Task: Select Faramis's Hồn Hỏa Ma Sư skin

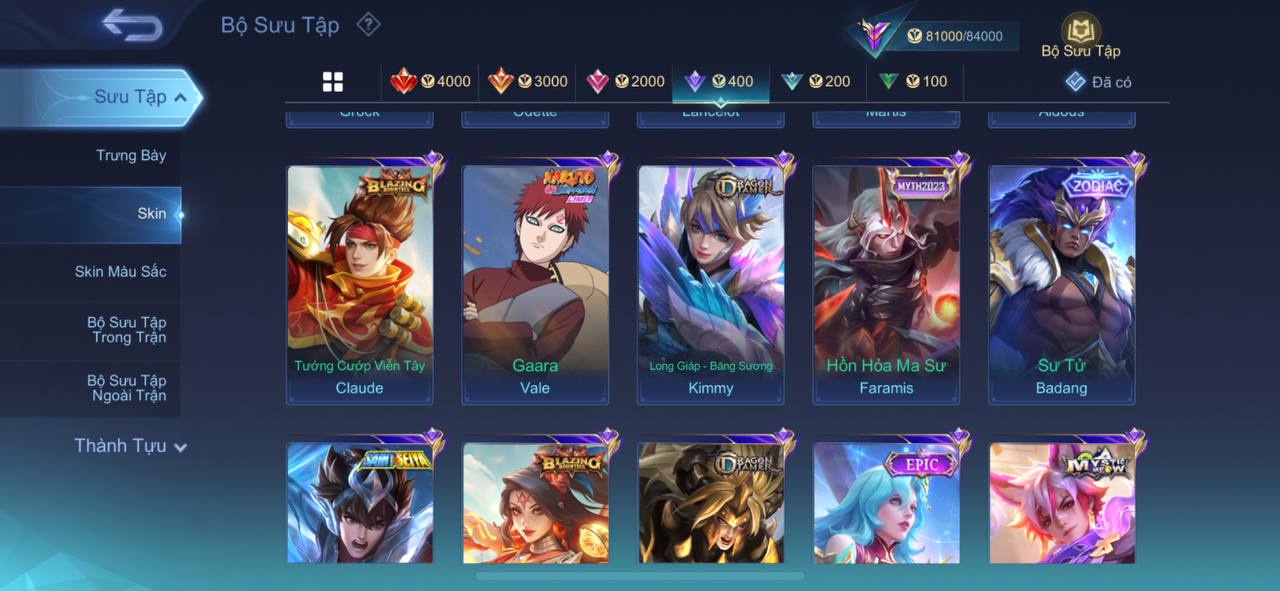Action: 886,284
